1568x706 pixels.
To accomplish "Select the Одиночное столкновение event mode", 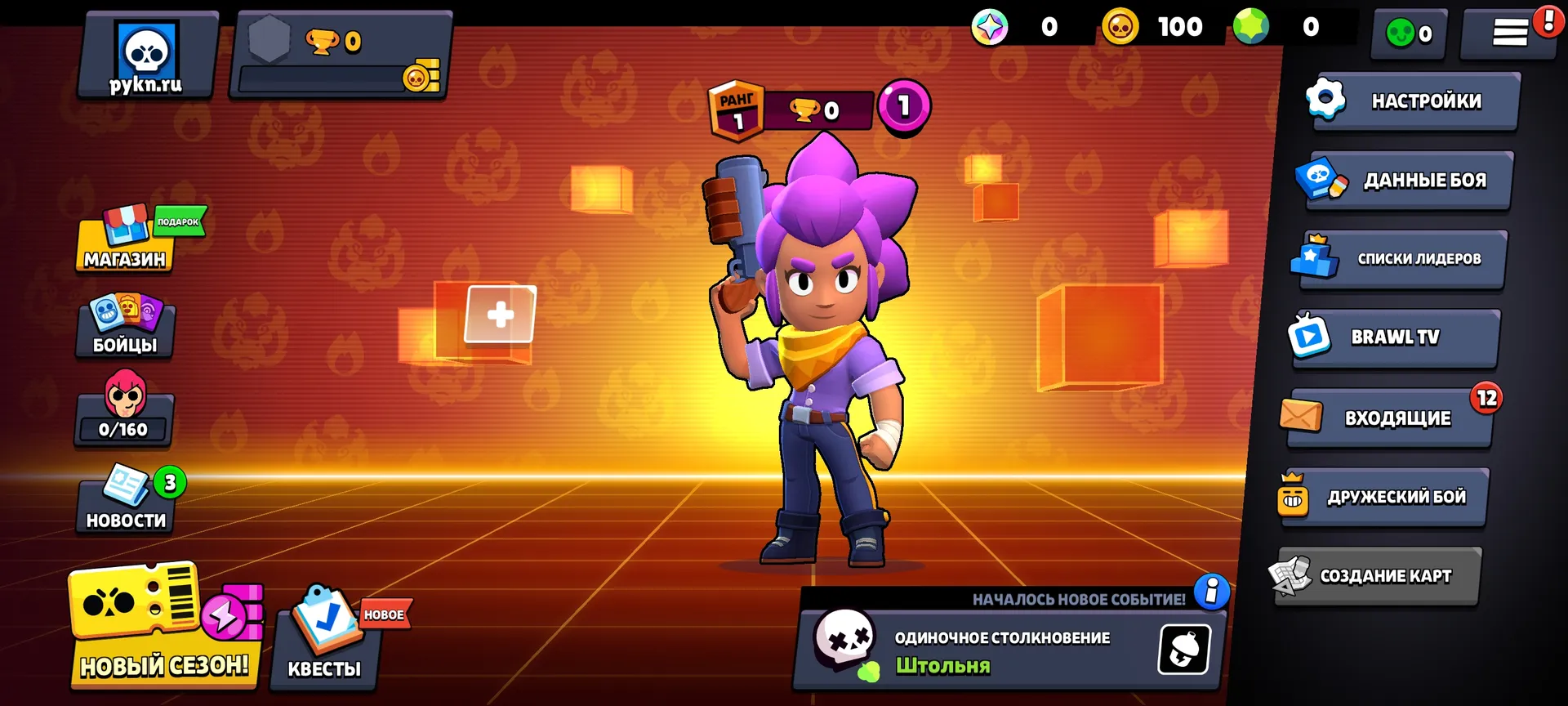I will (980, 650).
